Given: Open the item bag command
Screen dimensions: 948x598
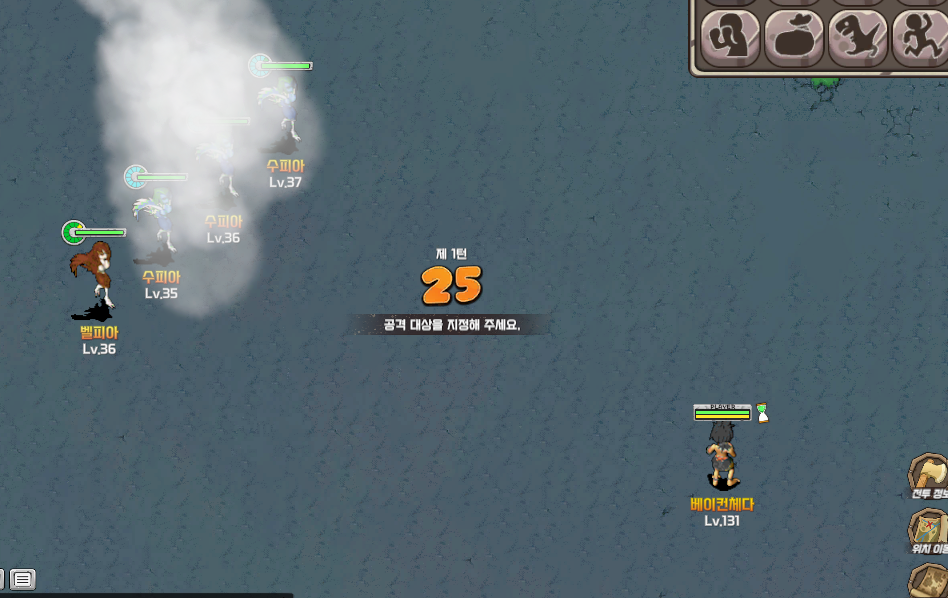Looking at the screenshot, I should (x=794, y=39).
